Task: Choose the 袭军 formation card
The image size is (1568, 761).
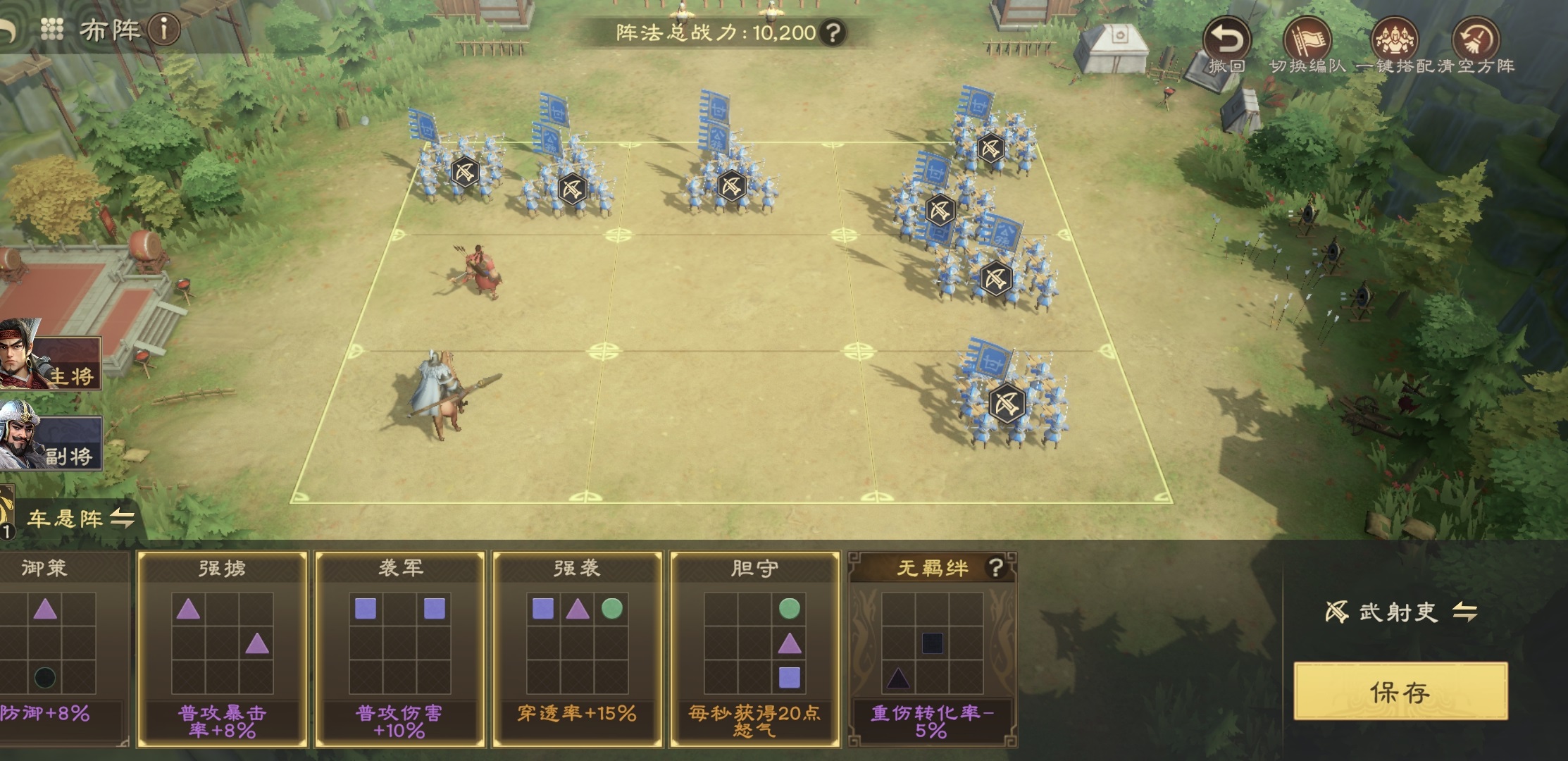Action: click(399, 648)
